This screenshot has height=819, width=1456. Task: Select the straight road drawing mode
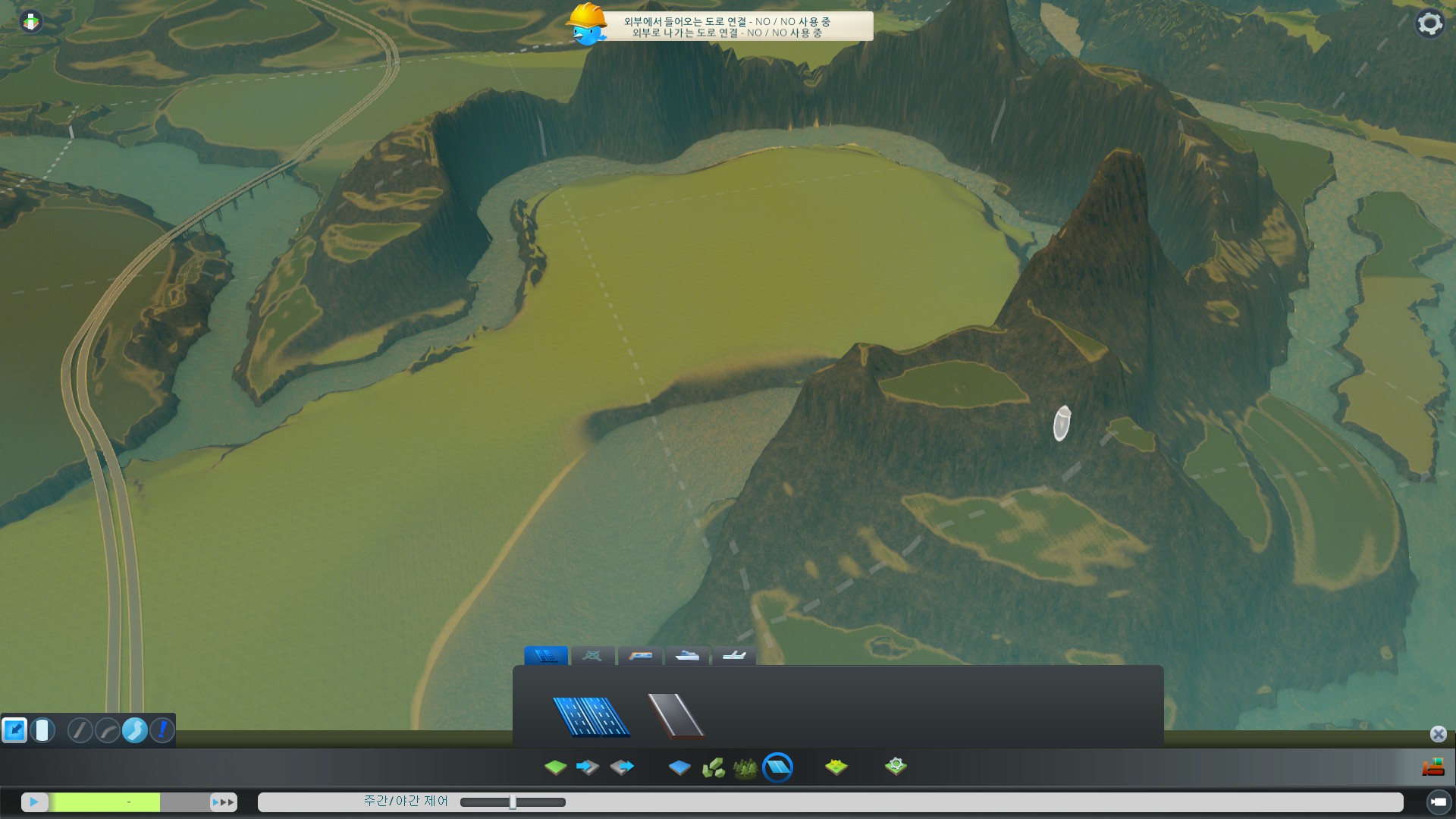(80, 730)
